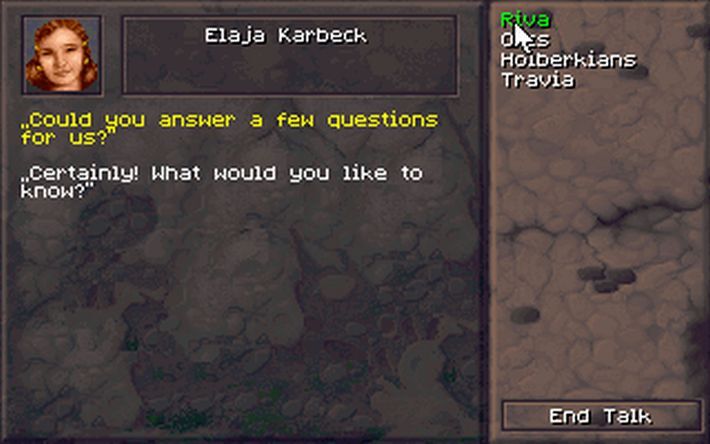710x444 pixels.
Task: Choose the Orcs dialogue topic
Action: click(x=525, y=40)
